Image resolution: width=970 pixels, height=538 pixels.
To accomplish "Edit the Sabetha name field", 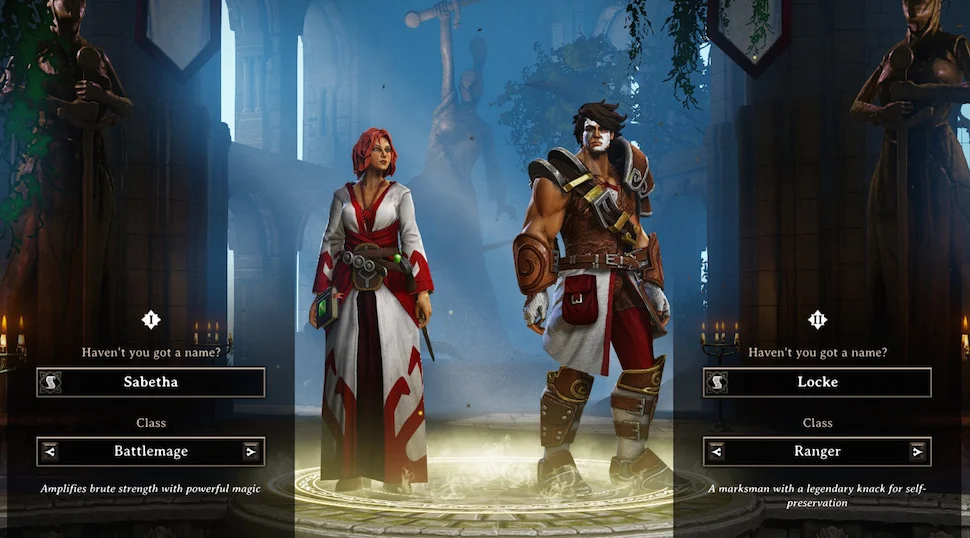I will coord(160,382).
